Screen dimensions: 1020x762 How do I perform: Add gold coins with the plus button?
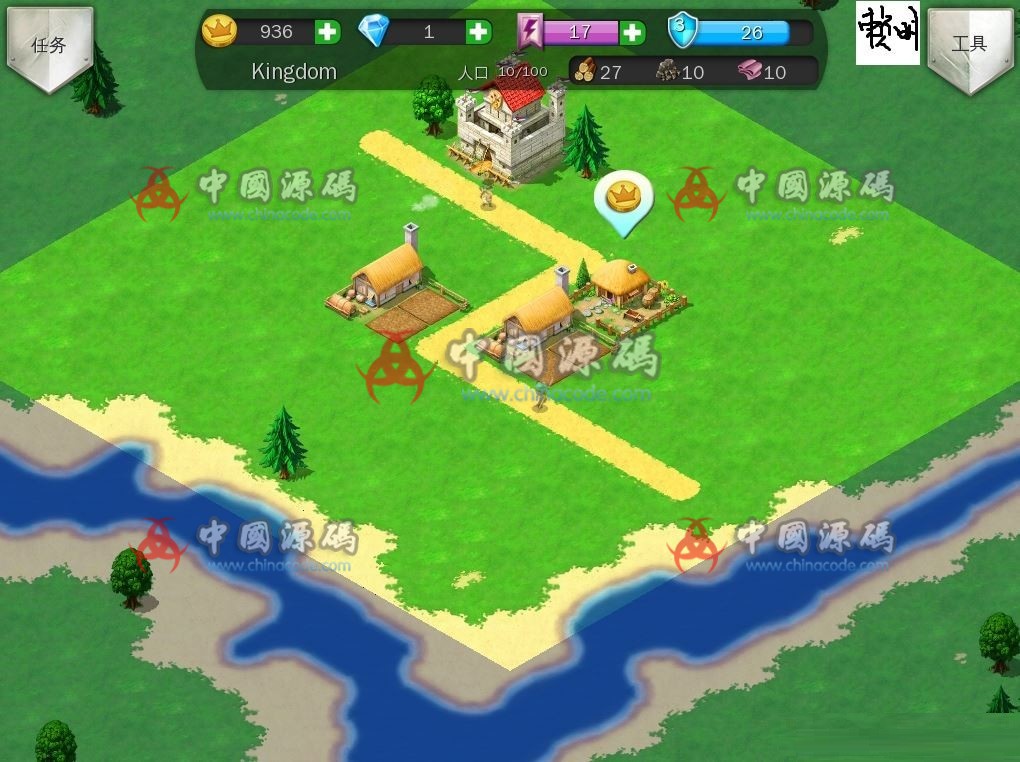tap(327, 32)
